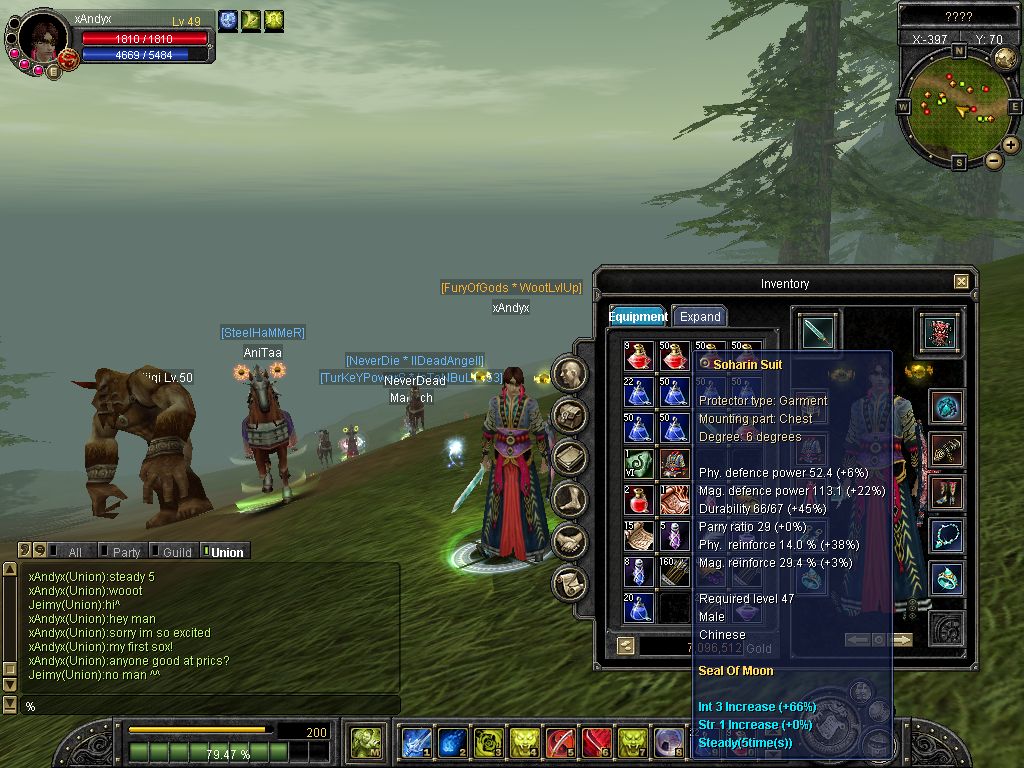The width and height of the screenshot is (1024, 768).
Task: Zoom out the minimap with minus button
Action: pos(994,160)
